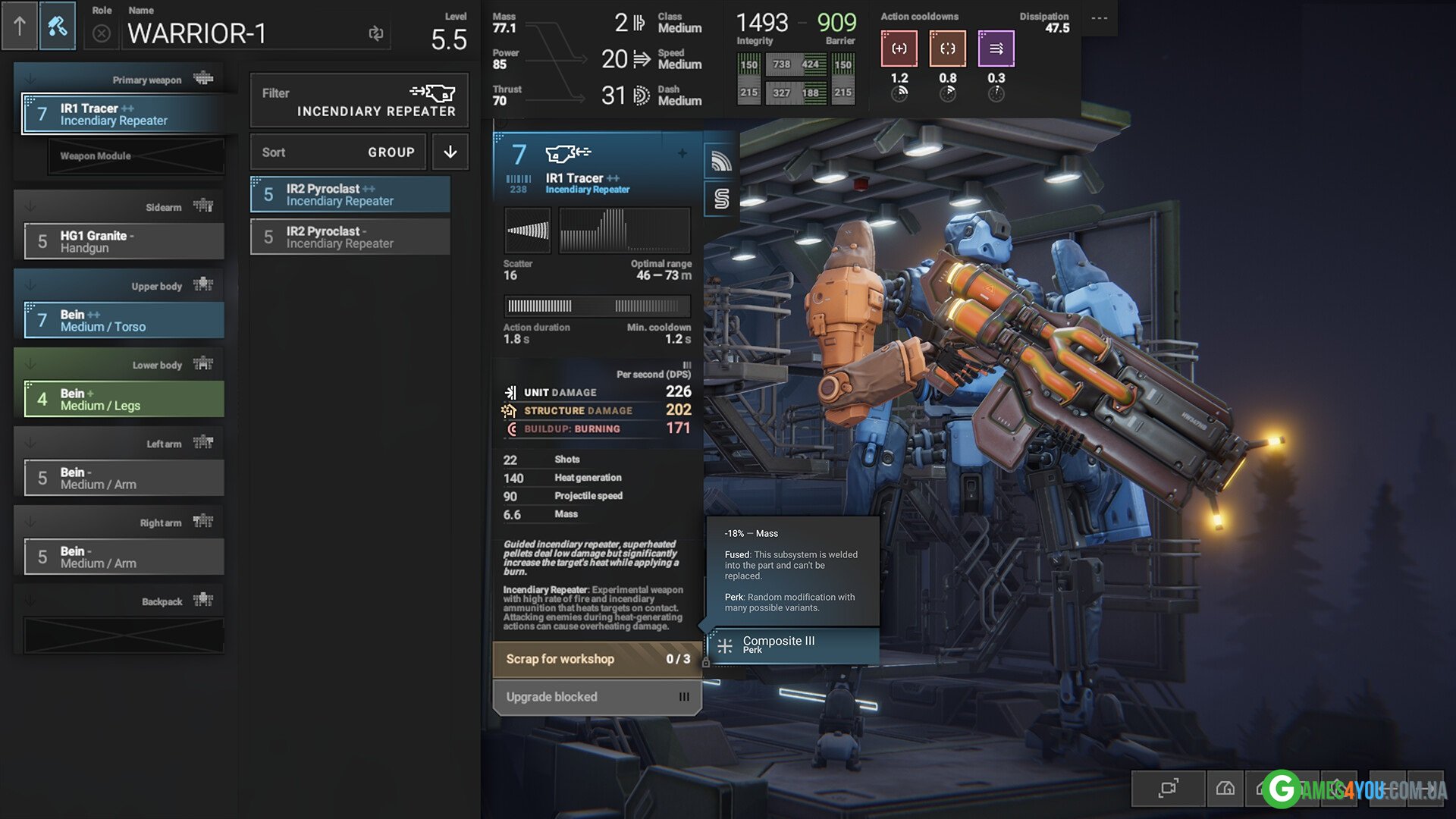This screenshot has width=1456, height=819.
Task: Open the empty Backpack slot
Action: 124,635
